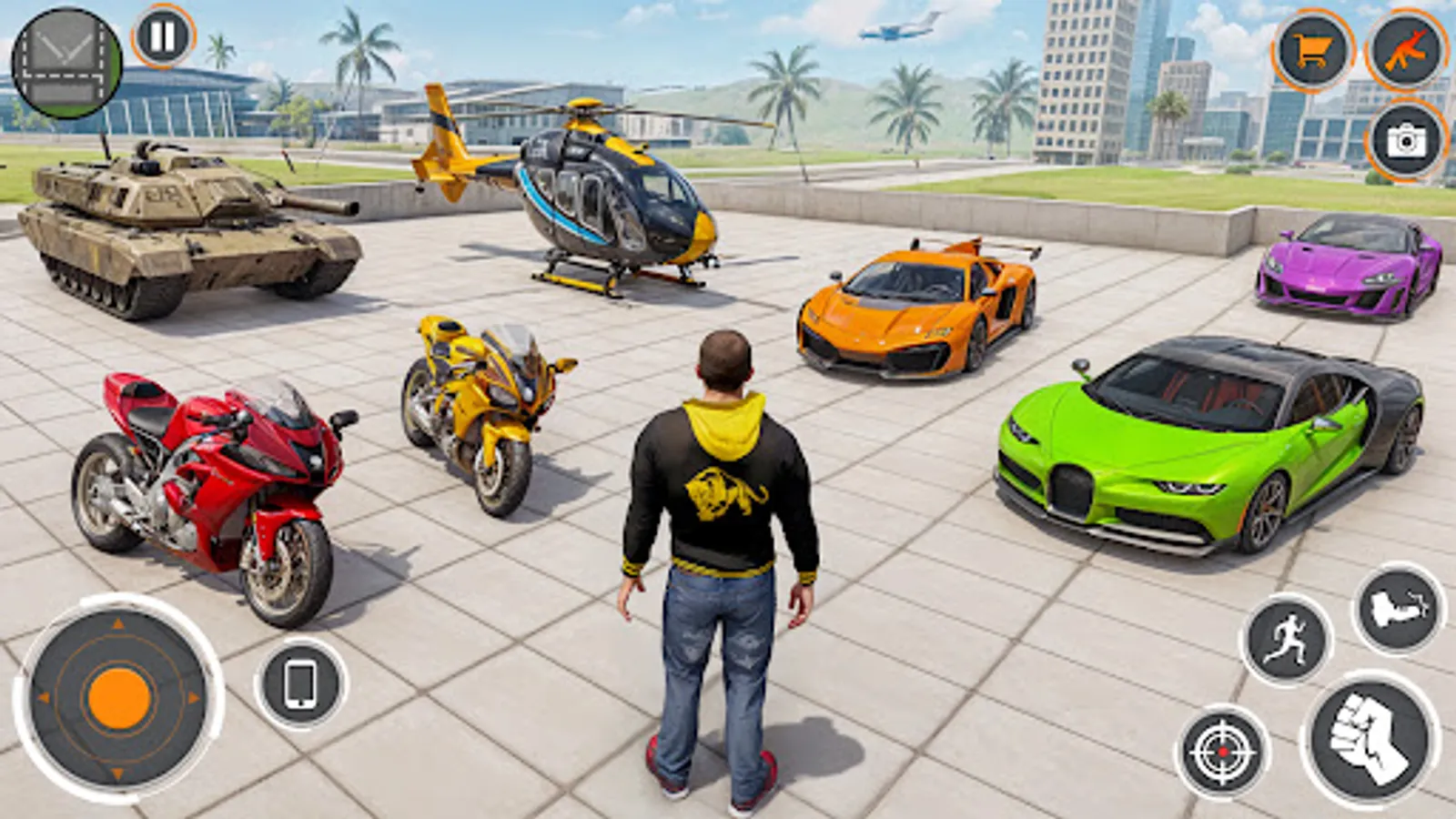Image resolution: width=1456 pixels, height=819 pixels.
Task: Tap the up arrow on the joystick pad
Action: (116, 625)
